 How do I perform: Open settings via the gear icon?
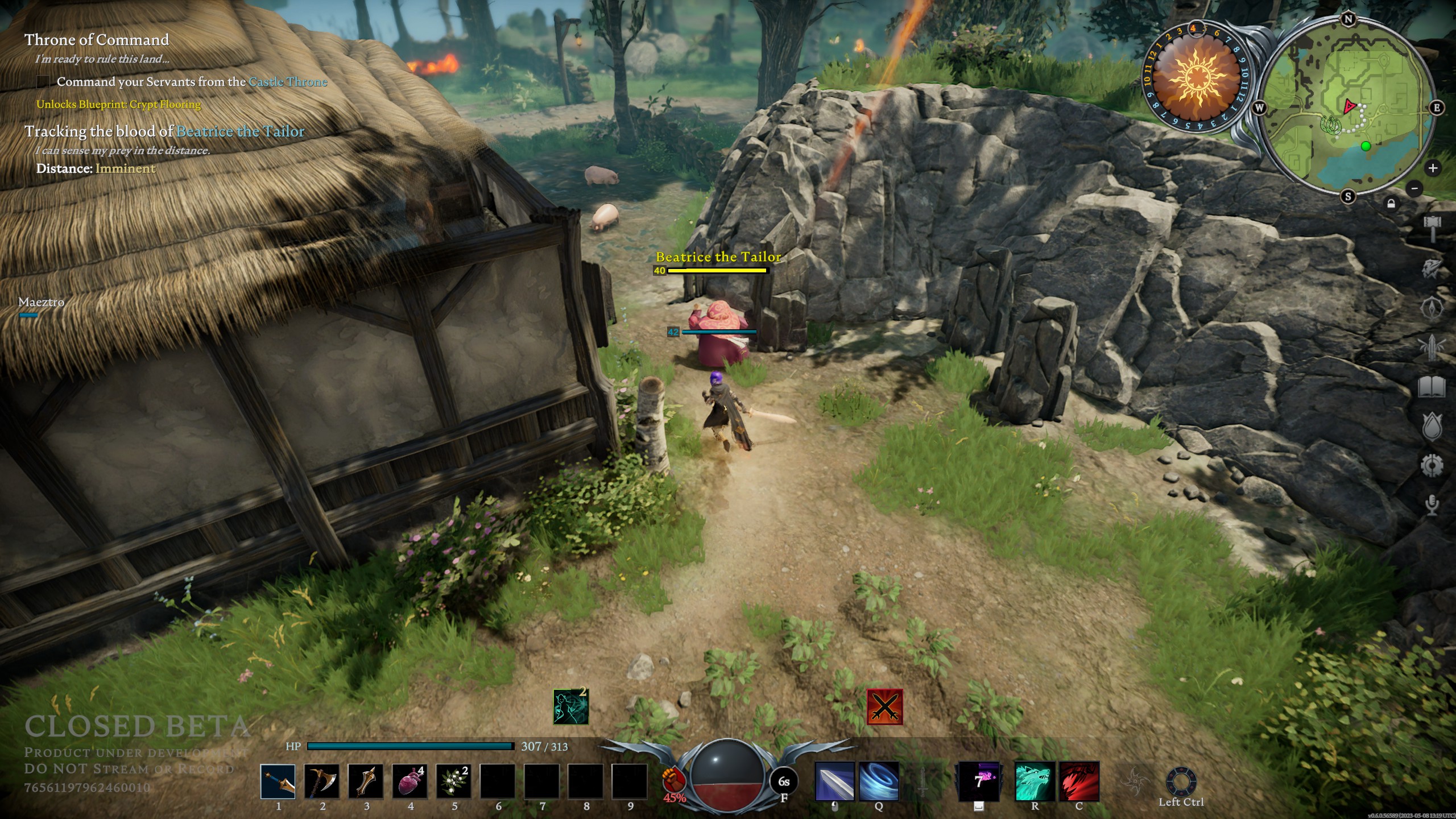tap(1432, 466)
